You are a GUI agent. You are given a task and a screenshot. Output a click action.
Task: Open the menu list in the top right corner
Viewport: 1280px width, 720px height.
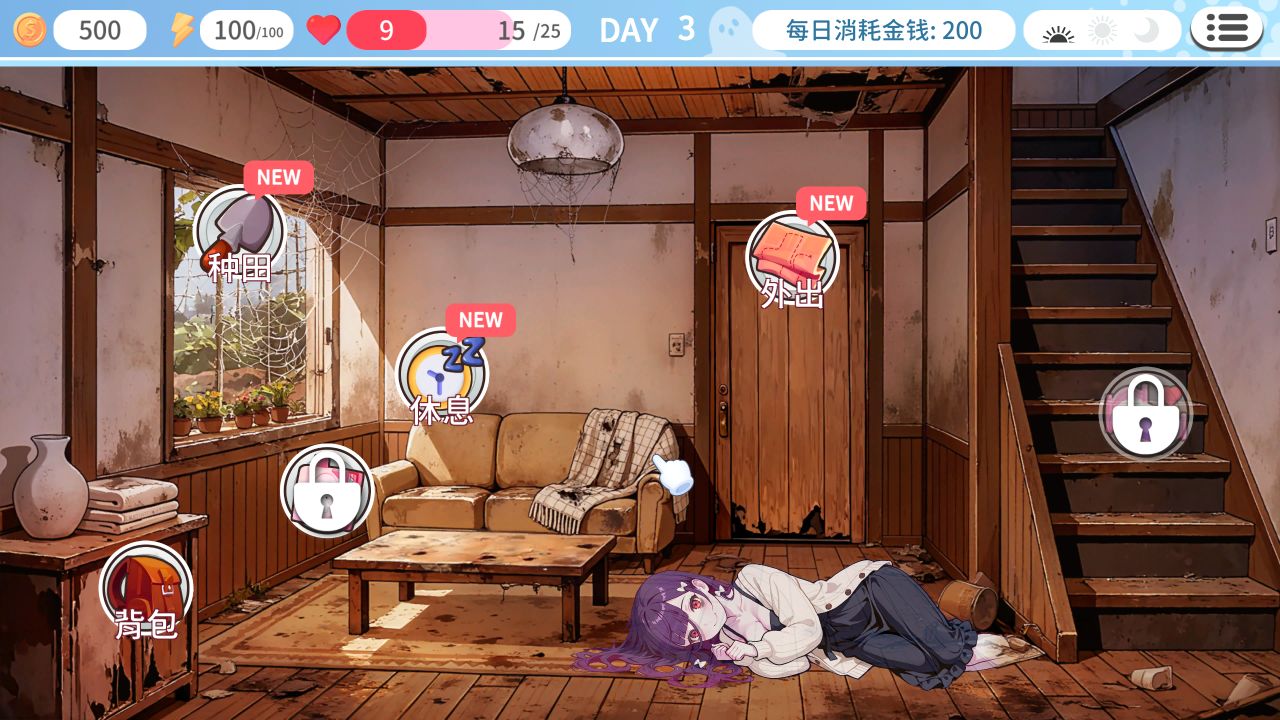point(1227,27)
